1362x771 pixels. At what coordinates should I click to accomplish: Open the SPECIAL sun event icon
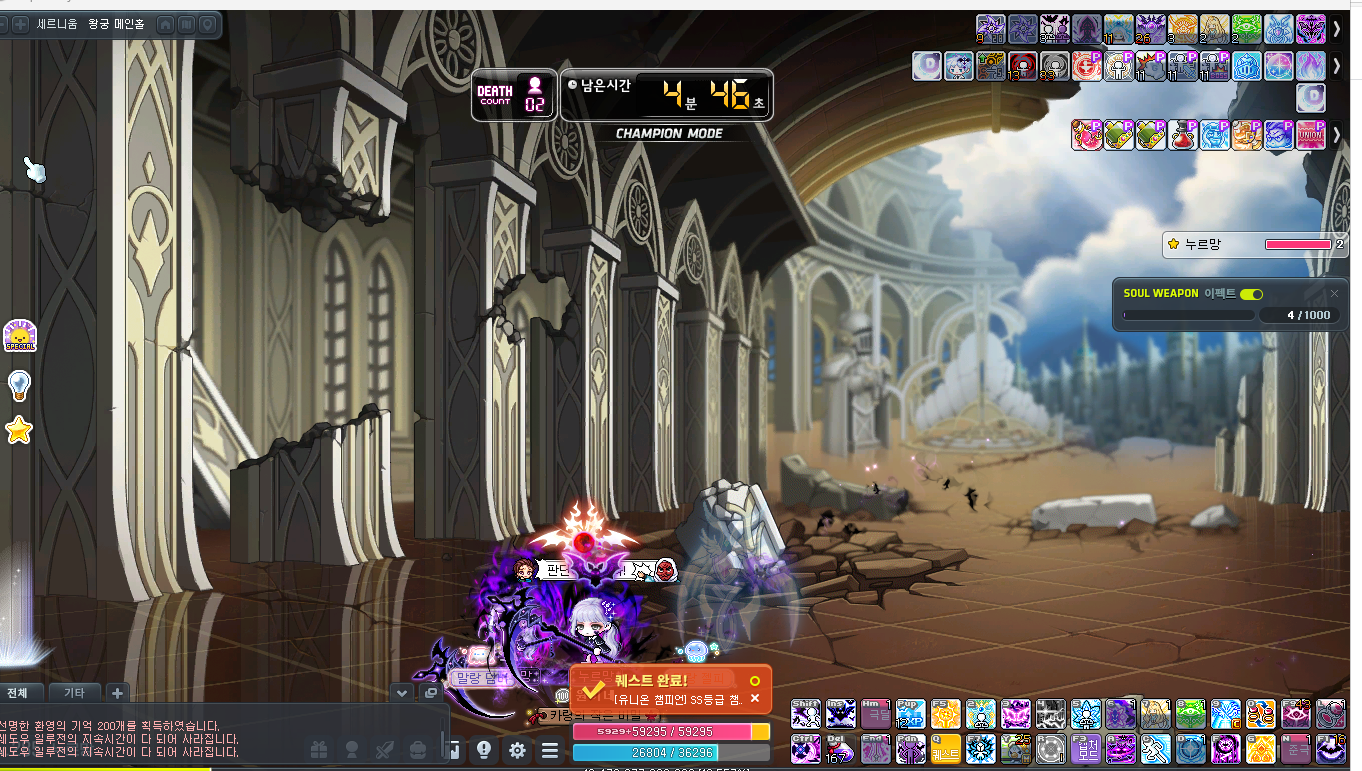(19, 336)
